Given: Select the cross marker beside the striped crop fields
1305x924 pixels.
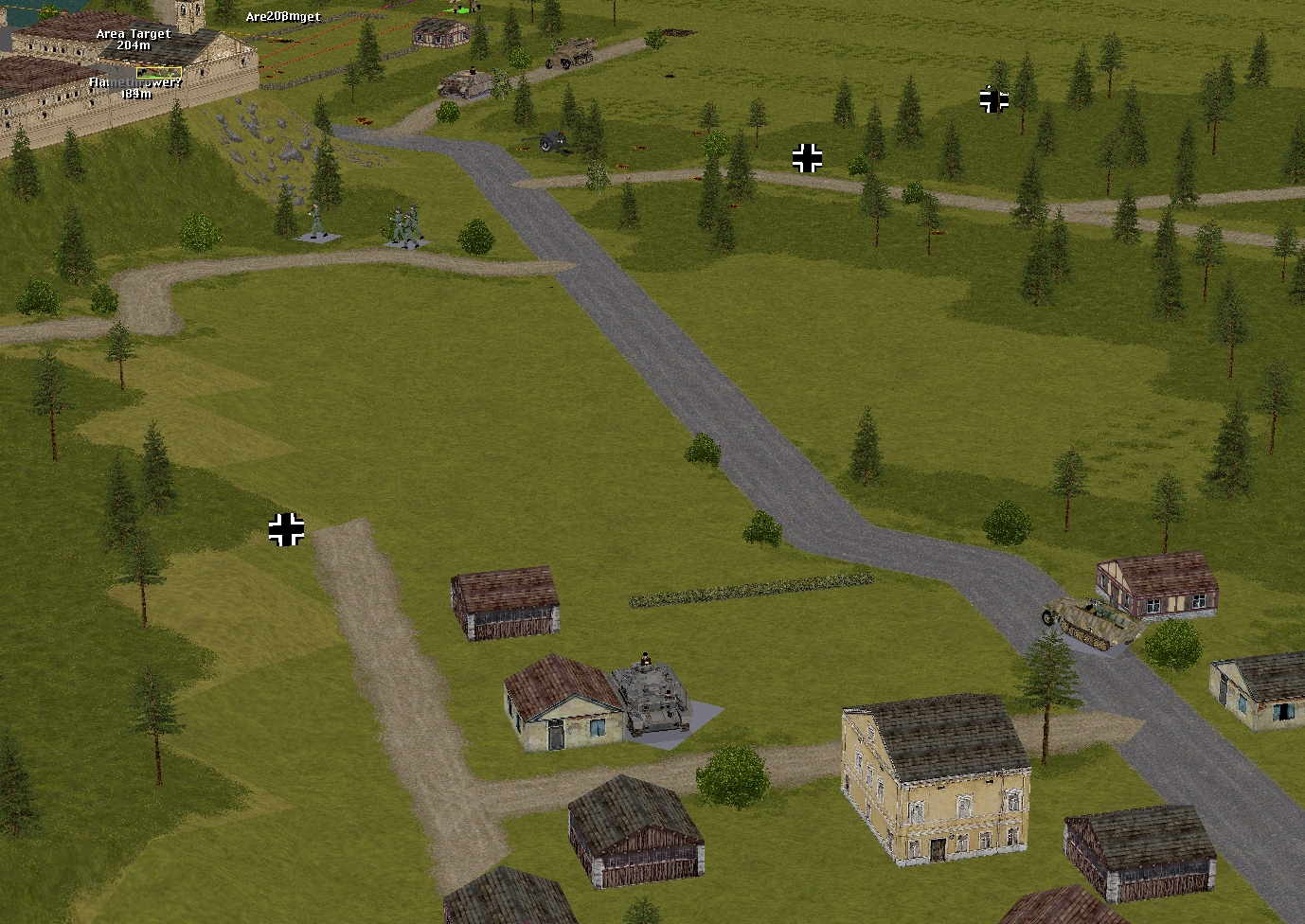Looking at the screenshot, I should (x=286, y=529).
